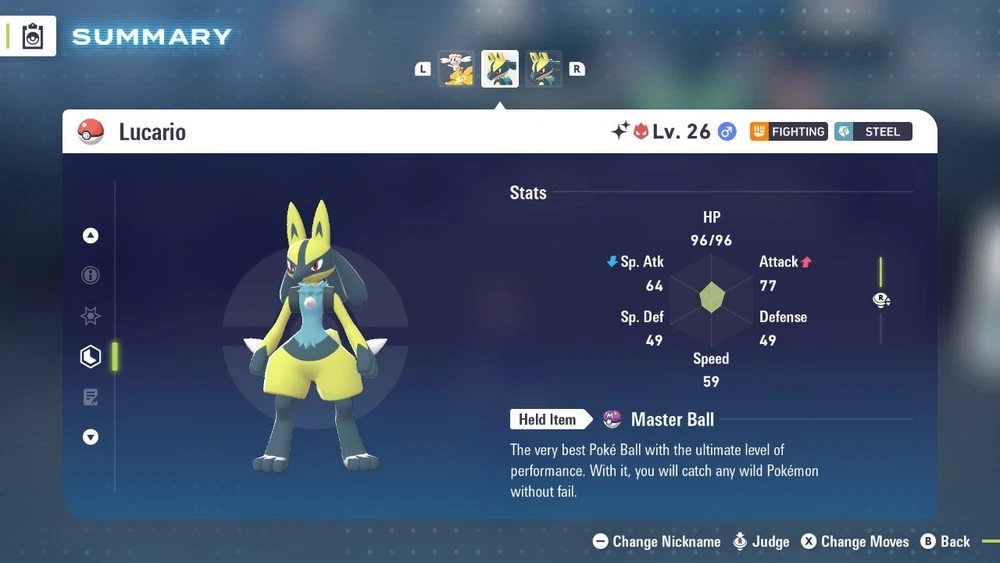This screenshot has height=563, width=1000.
Task: Open the memo notes page tab
Action: click(x=91, y=397)
